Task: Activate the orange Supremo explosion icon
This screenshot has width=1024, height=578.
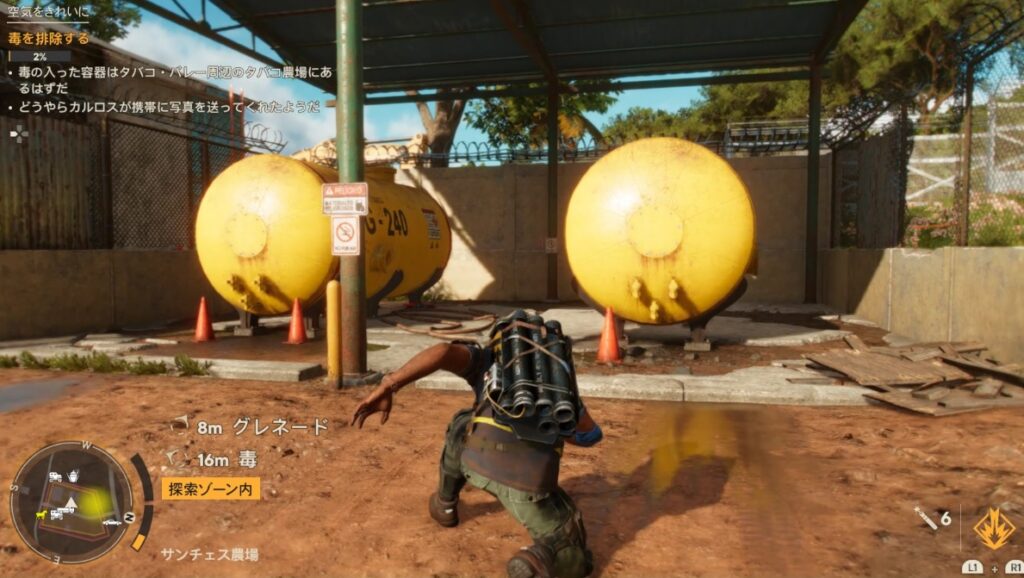Action: tap(993, 528)
